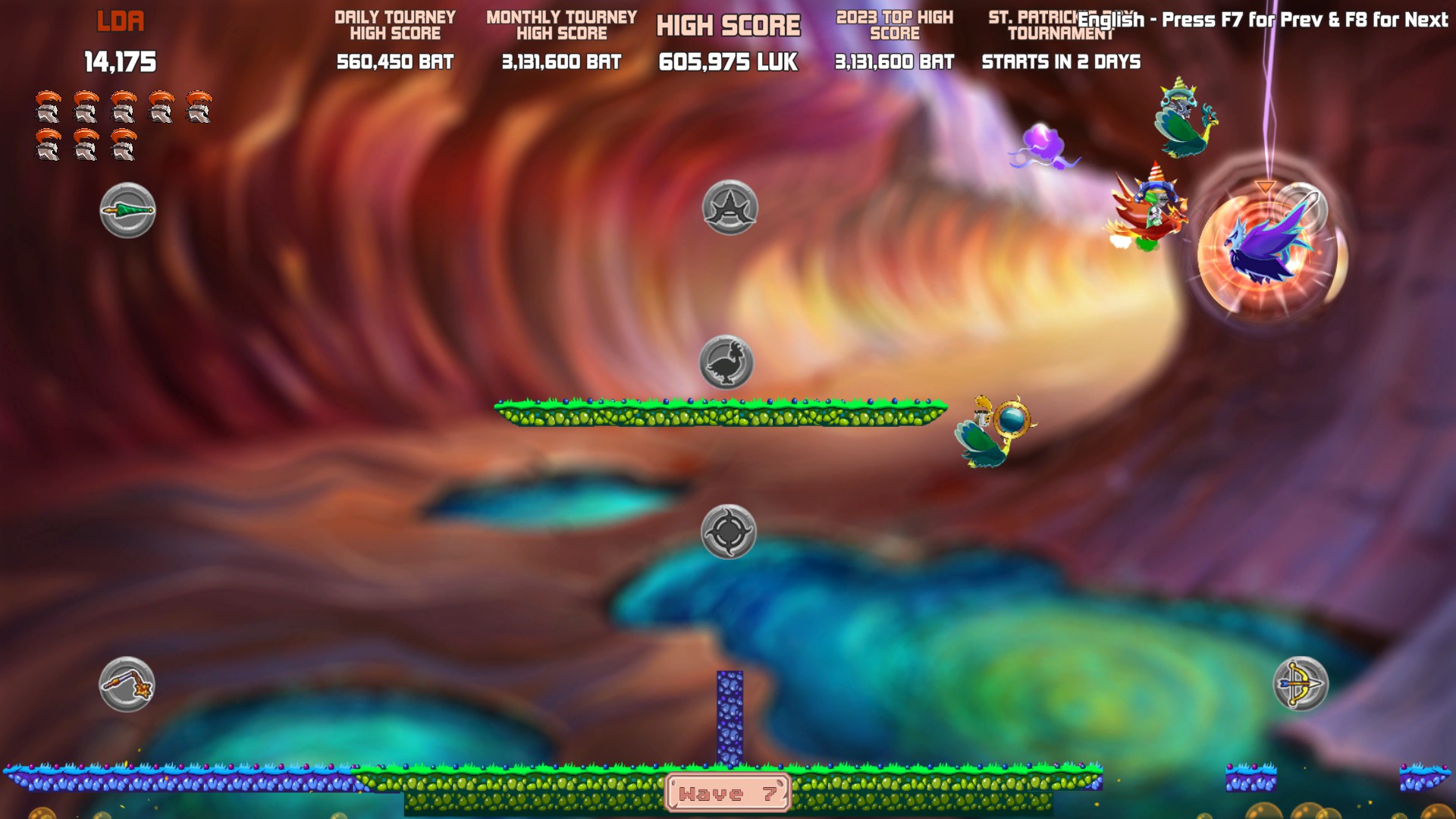Click the Wave 7 banner
1456x819 pixels.
tap(727, 795)
